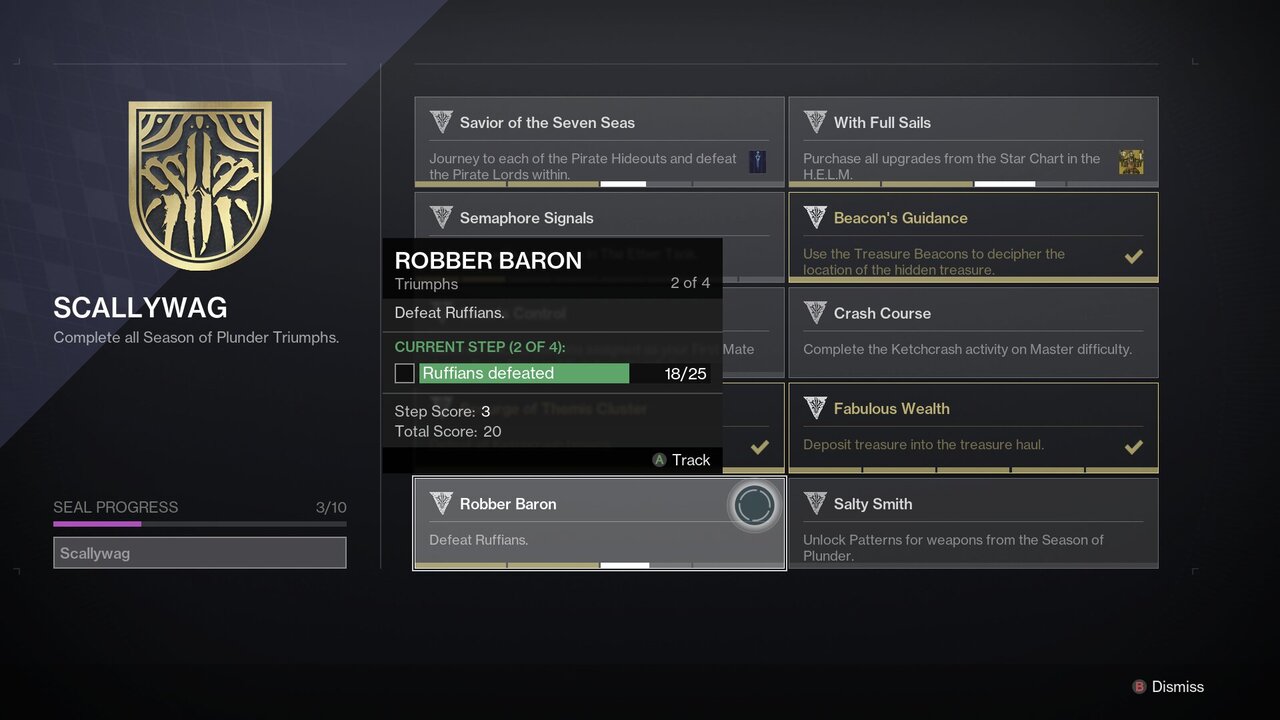Click the emblem reward icon on Savior of the Seven Seas
The image size is (1280, 720).
pos(757,160)
